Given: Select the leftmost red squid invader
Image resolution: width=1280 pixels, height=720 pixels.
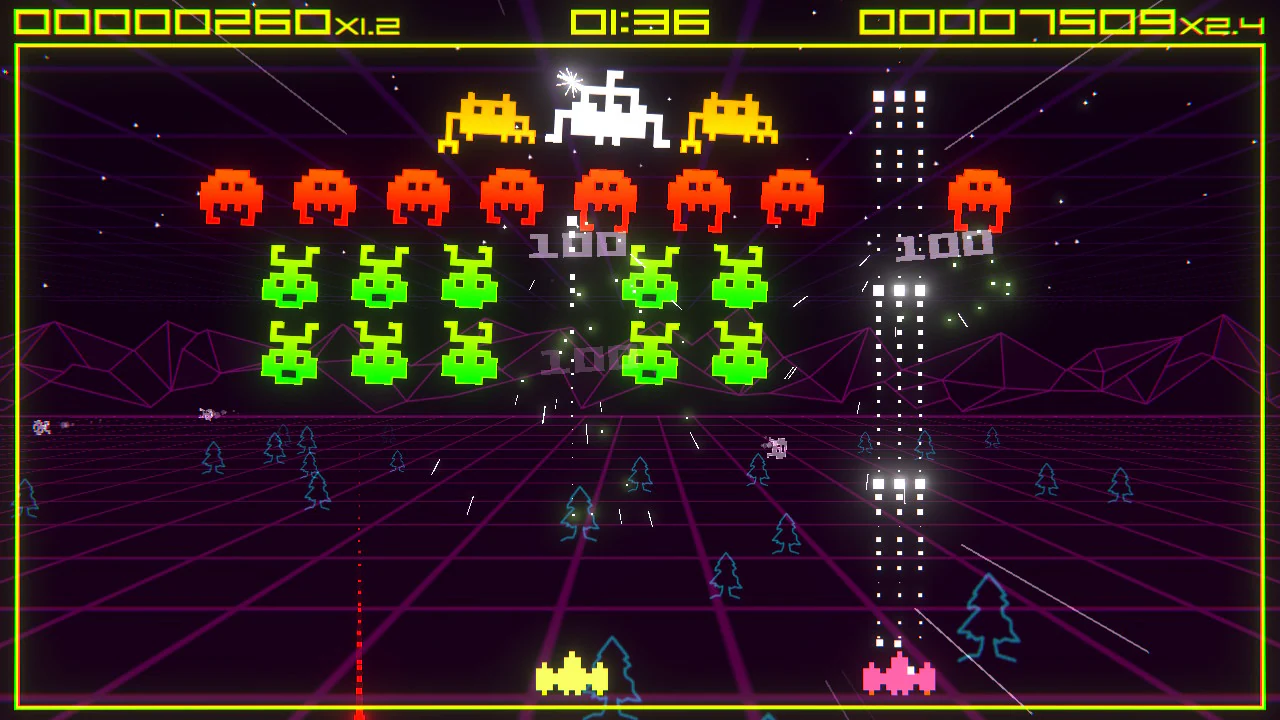Looking at the screenshot, I should (x=231, y=195).
